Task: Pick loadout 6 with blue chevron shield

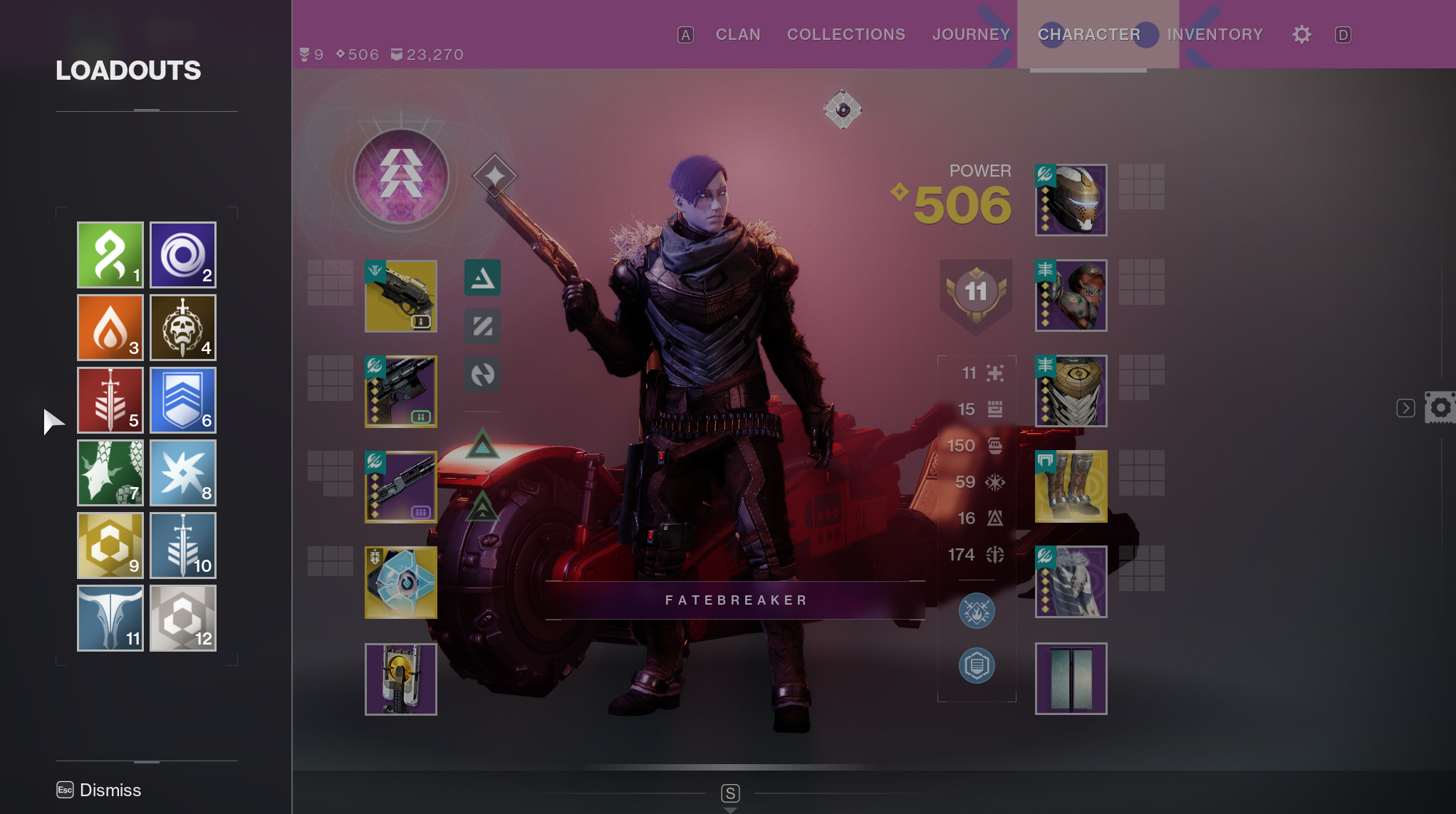Action: [x=183, y=400]
